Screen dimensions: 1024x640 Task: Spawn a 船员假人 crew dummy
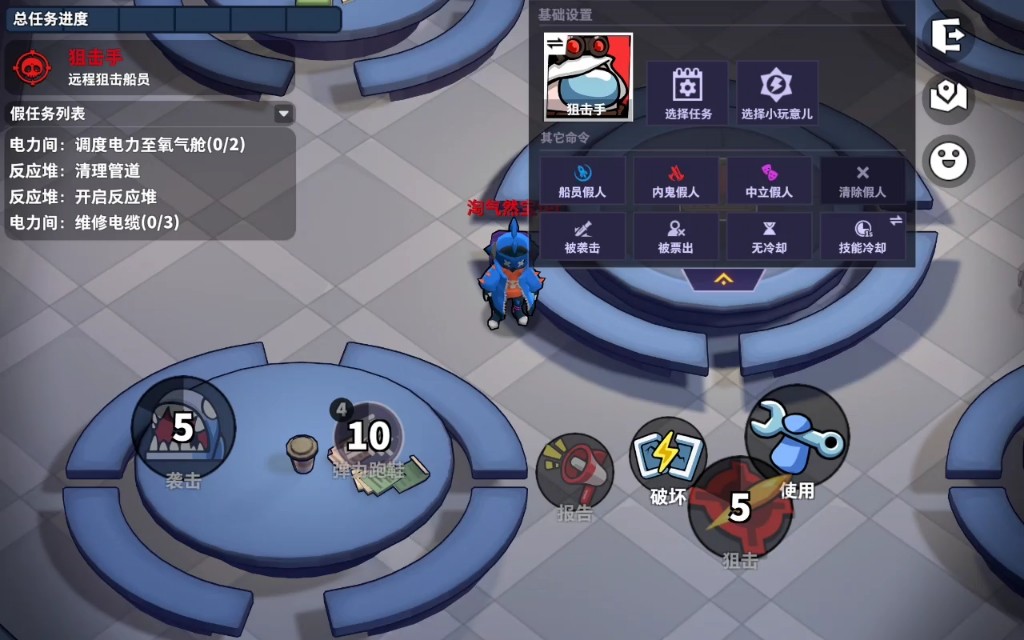[582, 180]
